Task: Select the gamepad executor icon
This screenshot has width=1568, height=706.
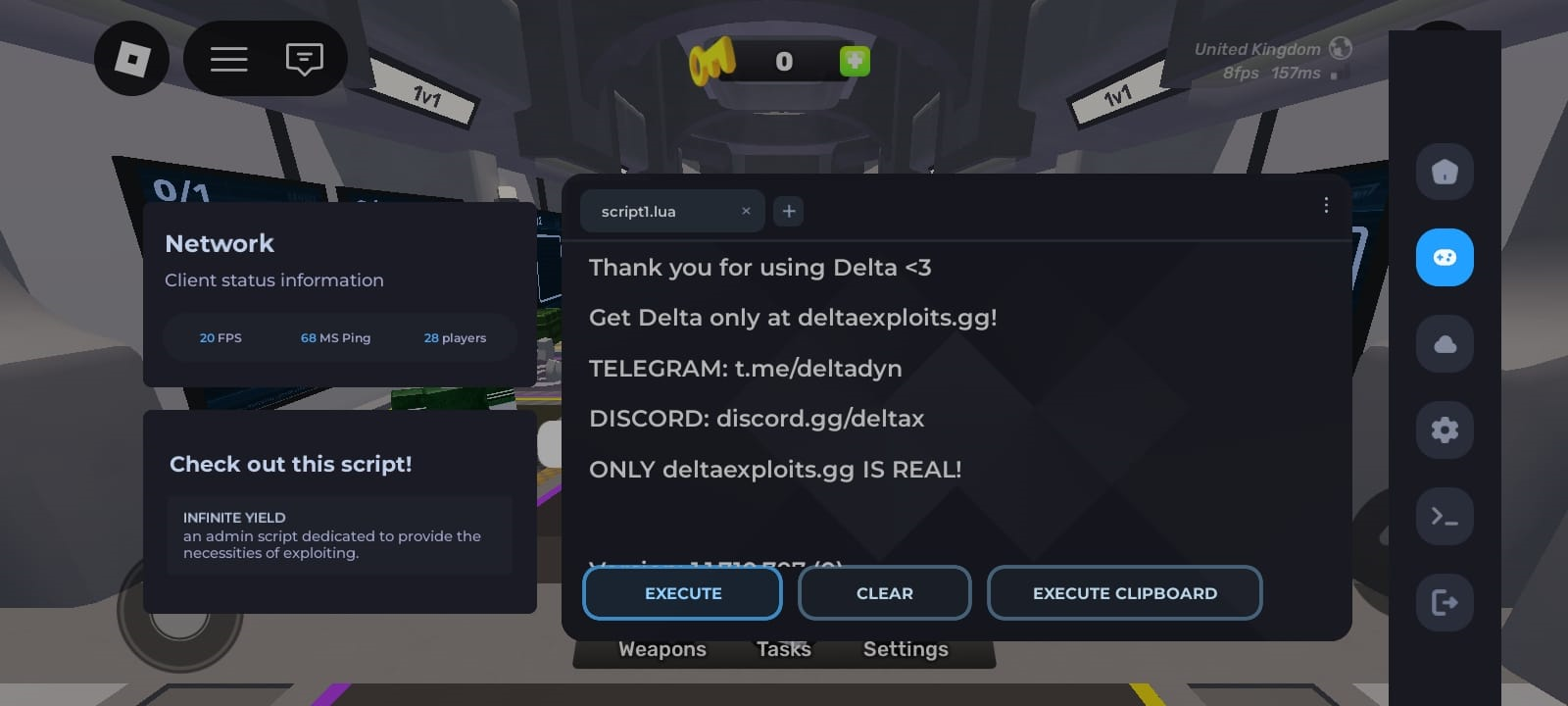Action: pyautogui.click(x=1445, y=257)
